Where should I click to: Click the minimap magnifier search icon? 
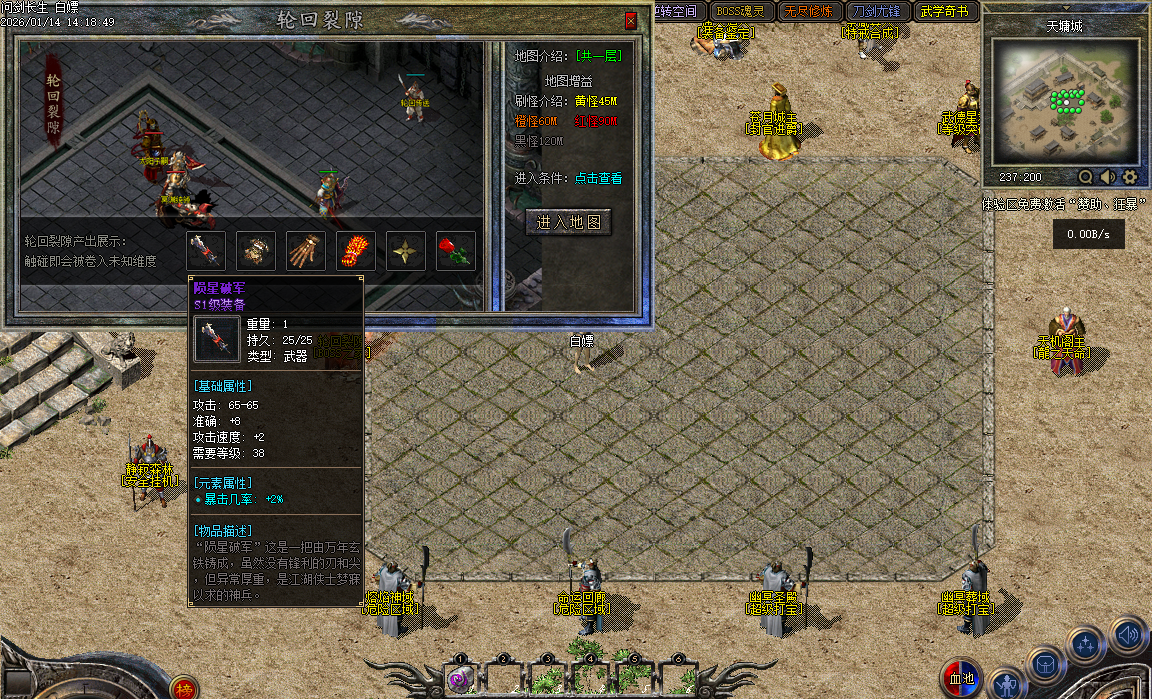pos(1085,177)
